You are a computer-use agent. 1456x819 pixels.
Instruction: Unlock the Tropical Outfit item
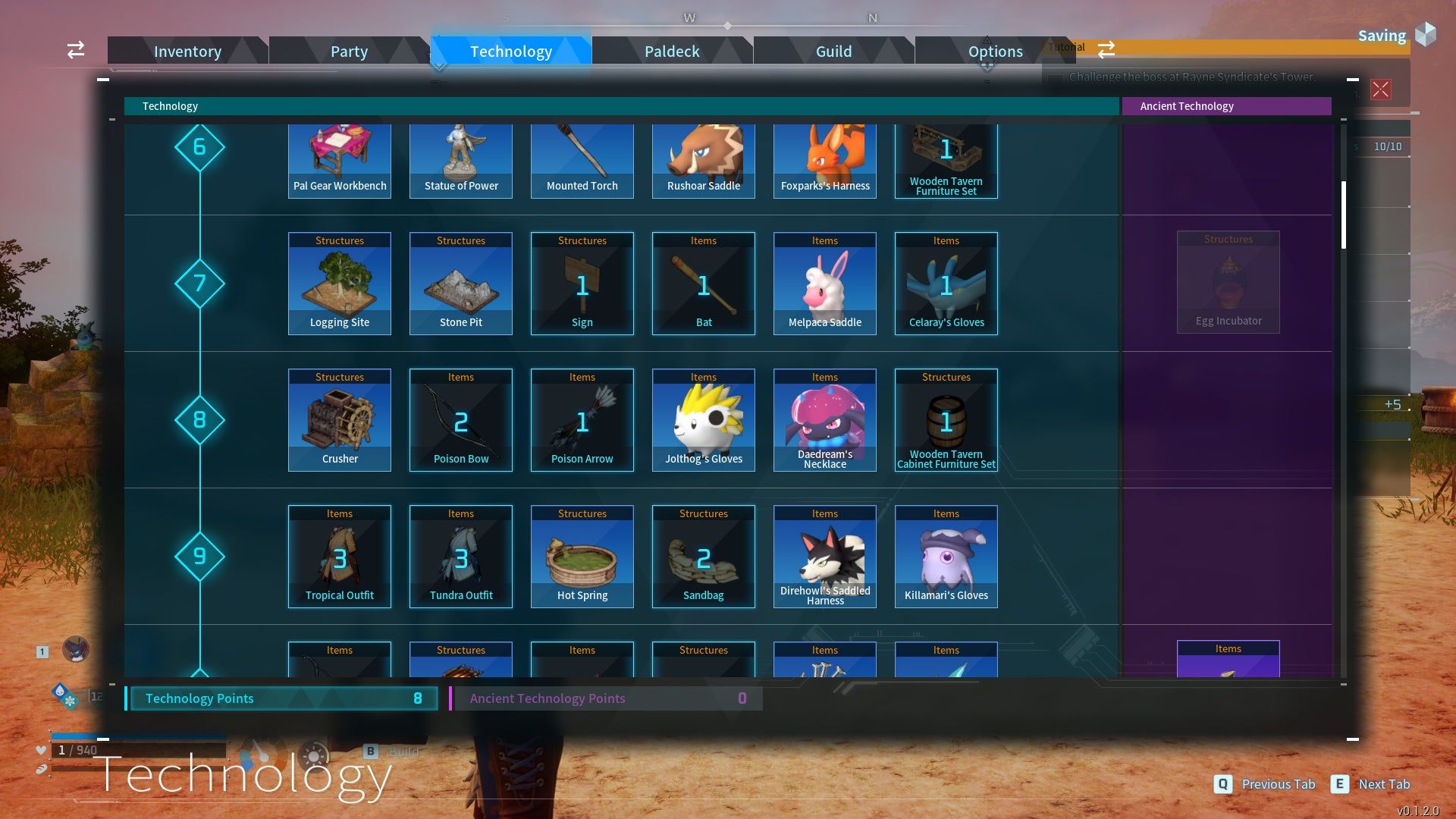click(x=339, y=556)
